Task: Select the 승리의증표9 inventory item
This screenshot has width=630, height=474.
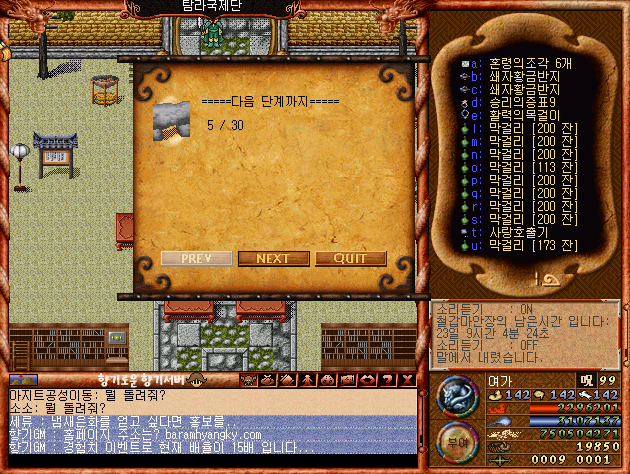Action: point(518,101)
